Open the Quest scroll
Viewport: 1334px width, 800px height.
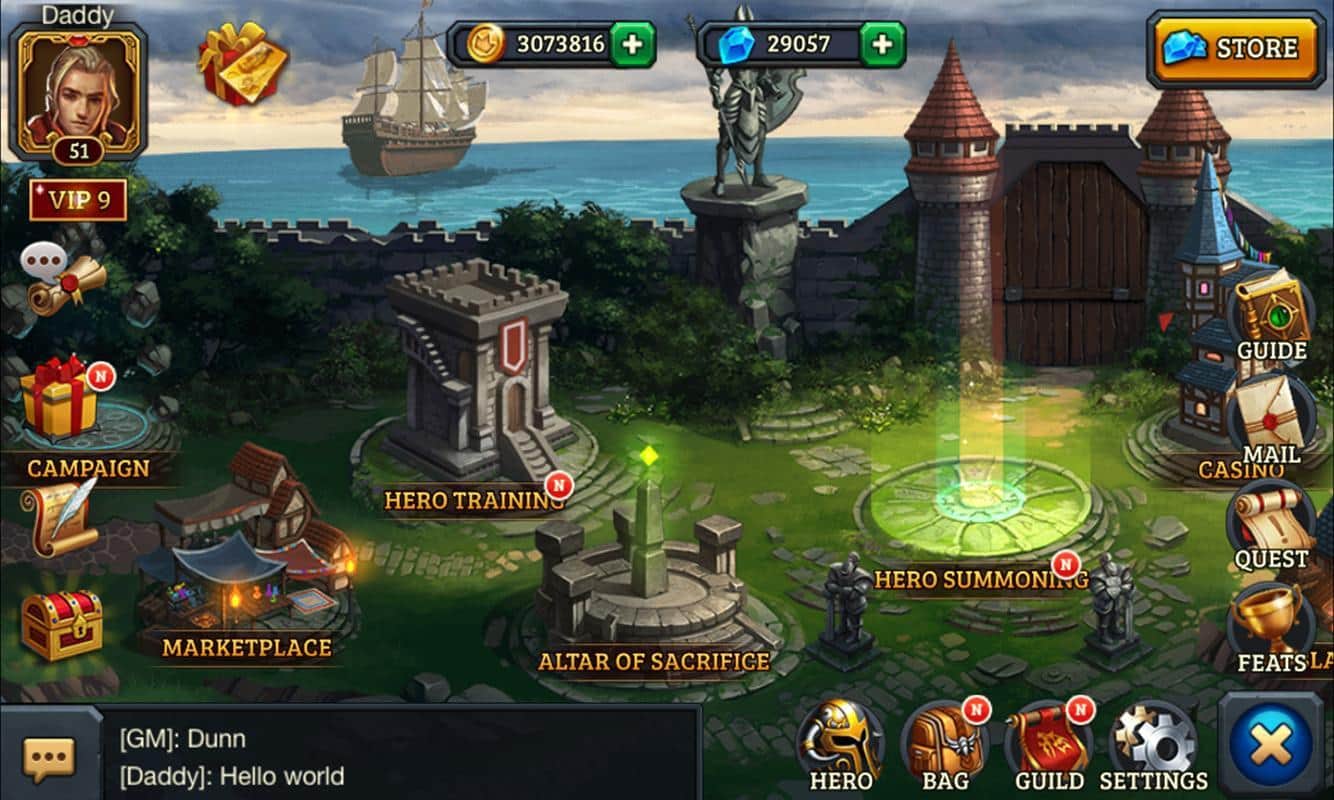tap(1271, 525)
